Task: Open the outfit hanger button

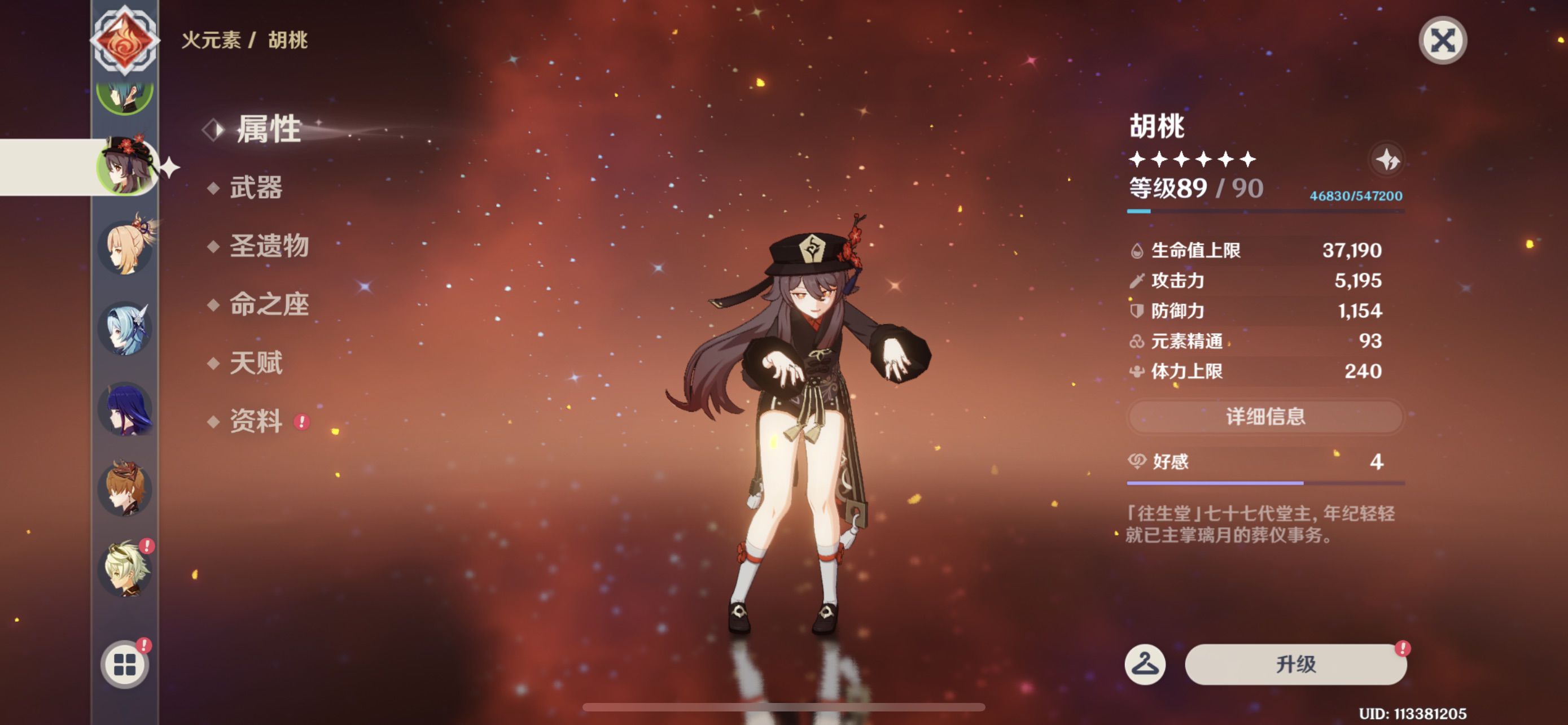Action: [1144, 663]
